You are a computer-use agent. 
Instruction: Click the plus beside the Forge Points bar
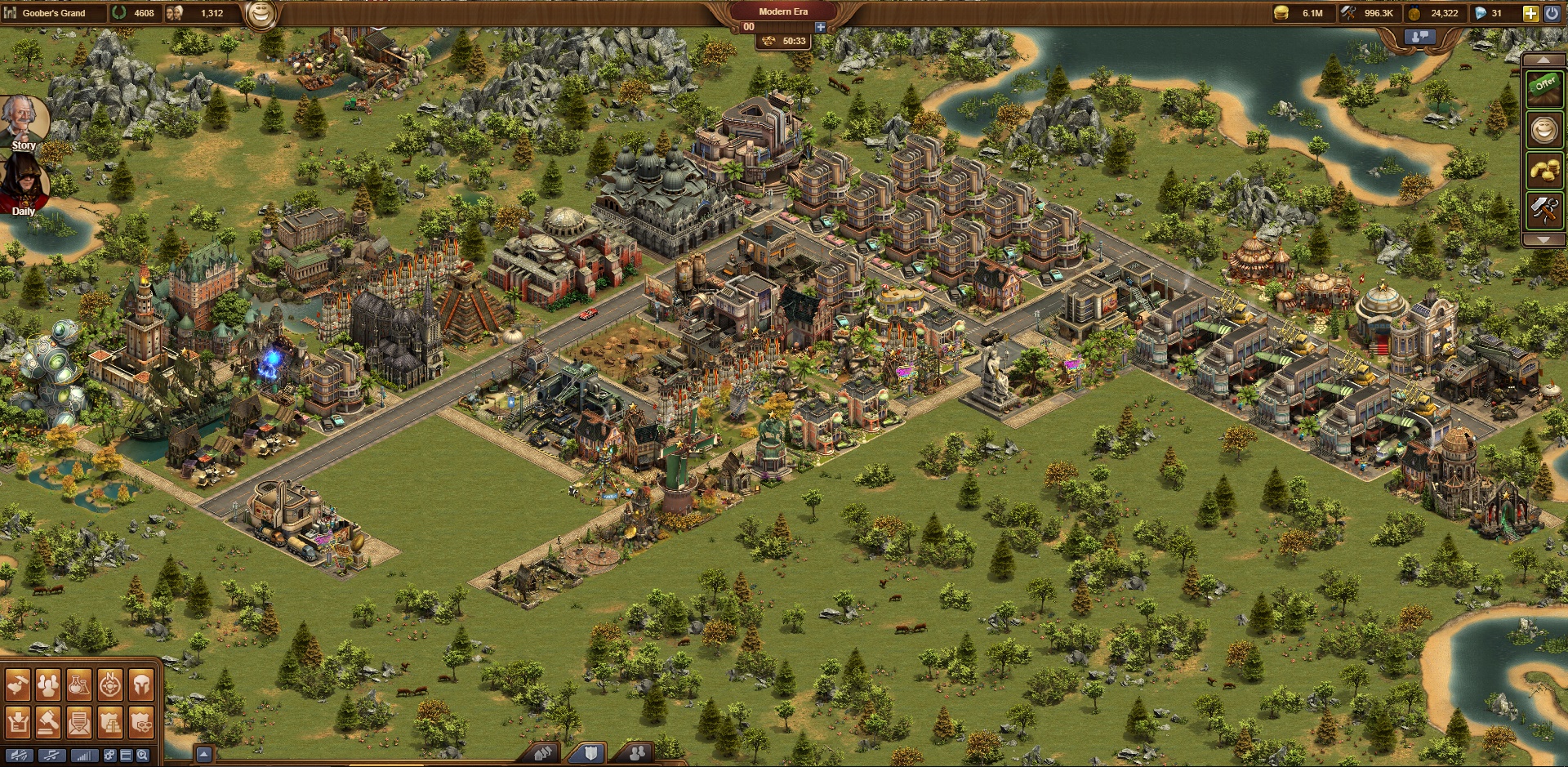pyautogui.click(x=820, y=27)
